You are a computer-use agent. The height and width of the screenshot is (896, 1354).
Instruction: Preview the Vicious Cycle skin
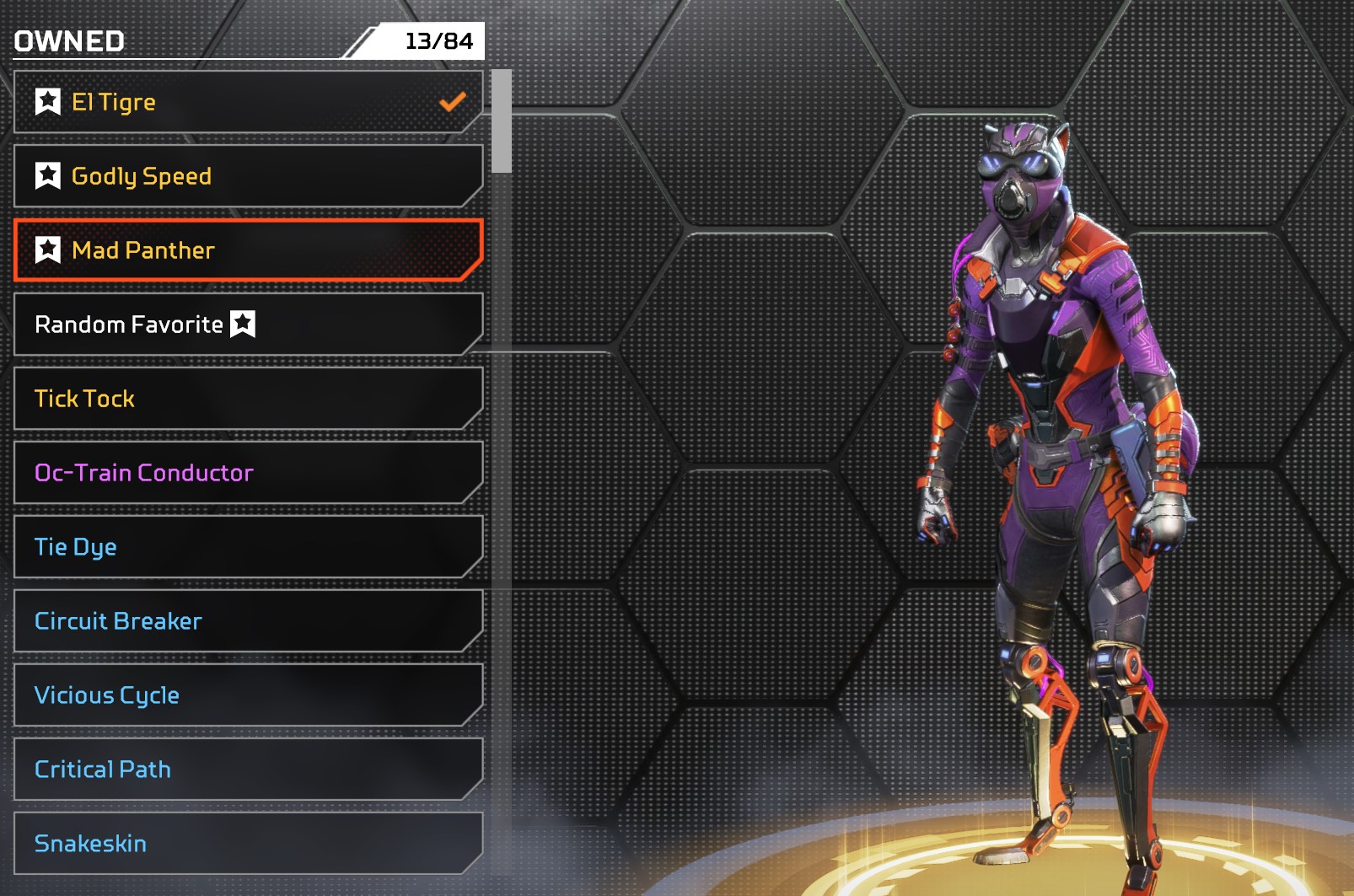[248, 695]
